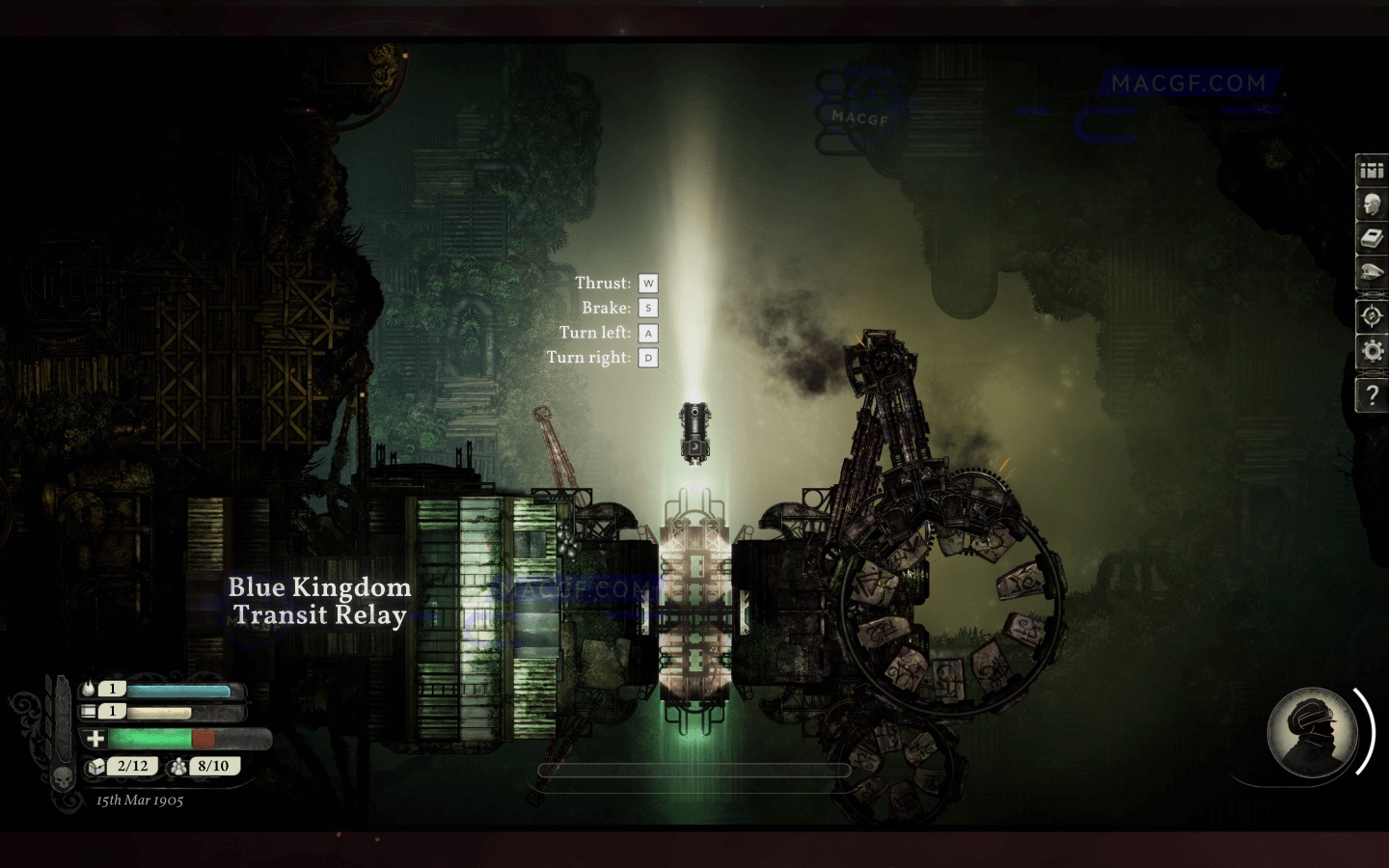Click the date 15th Mar 1905

(x=138, y=800)
